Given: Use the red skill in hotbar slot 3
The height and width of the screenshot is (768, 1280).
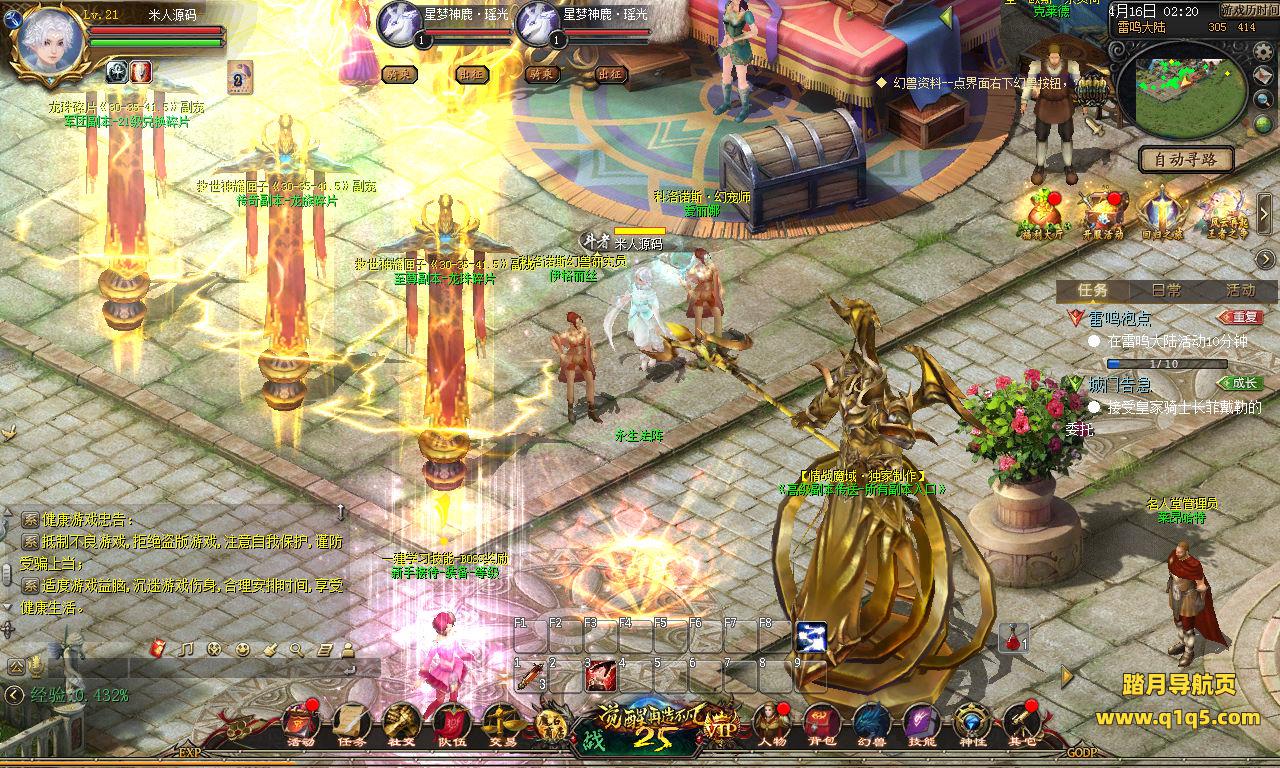Looking at the screenshot, I should pyautogui.click(x=601, y=675).
